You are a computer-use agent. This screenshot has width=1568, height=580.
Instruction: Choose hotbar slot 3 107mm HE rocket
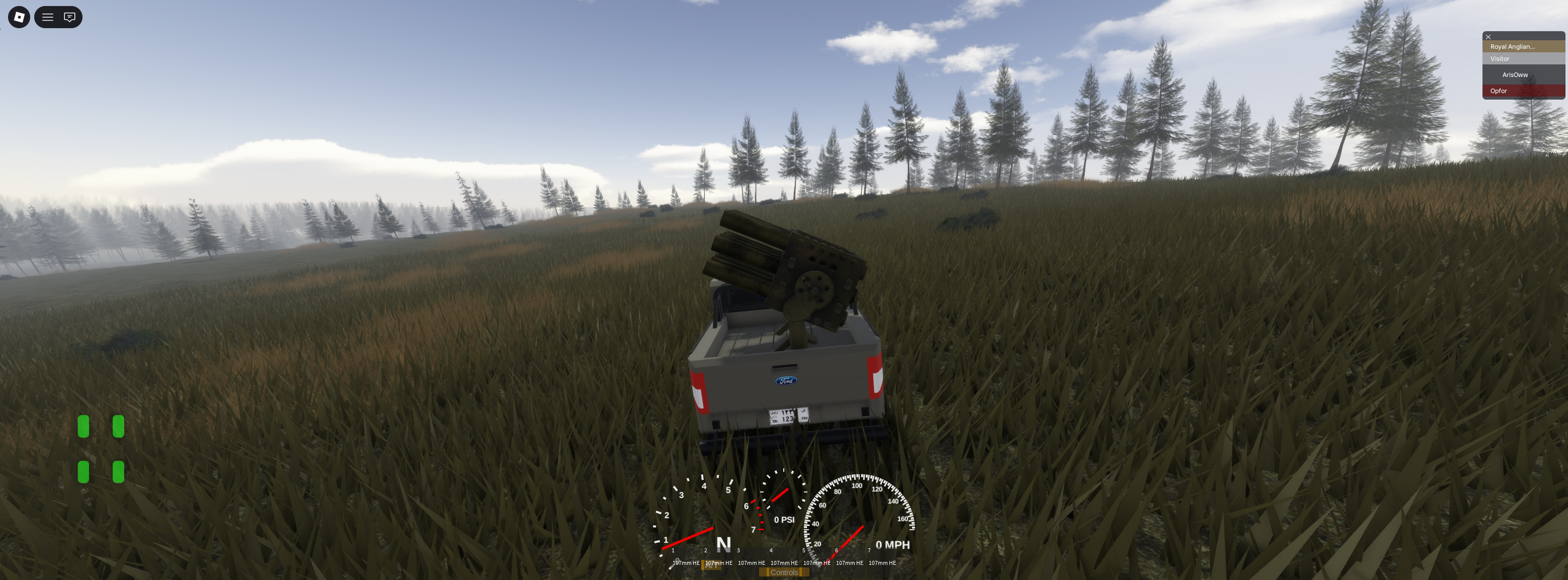pos(751,559)
